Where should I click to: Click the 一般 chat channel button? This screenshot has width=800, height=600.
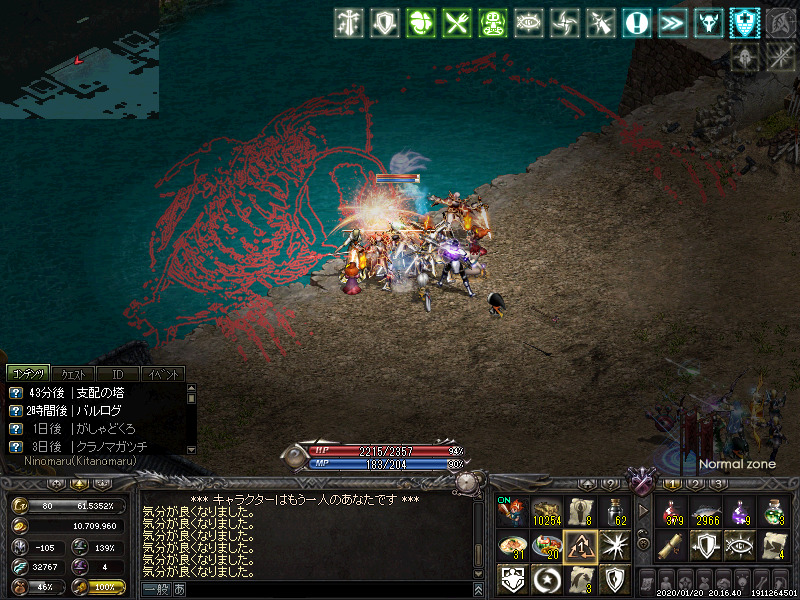tap(157, 589)
